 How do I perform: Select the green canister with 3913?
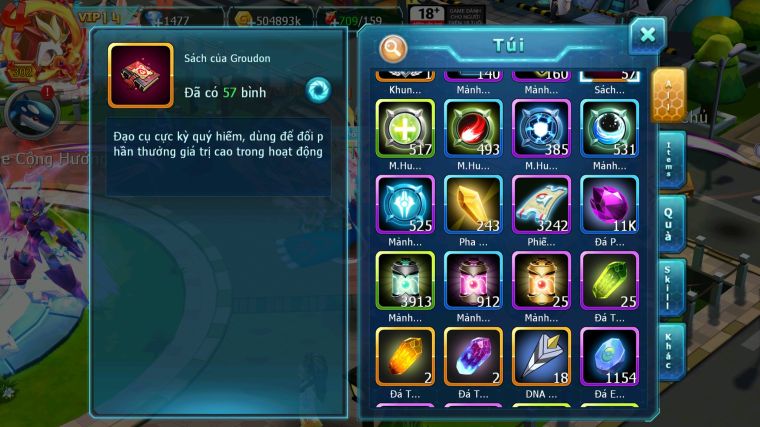click(404, 280)
